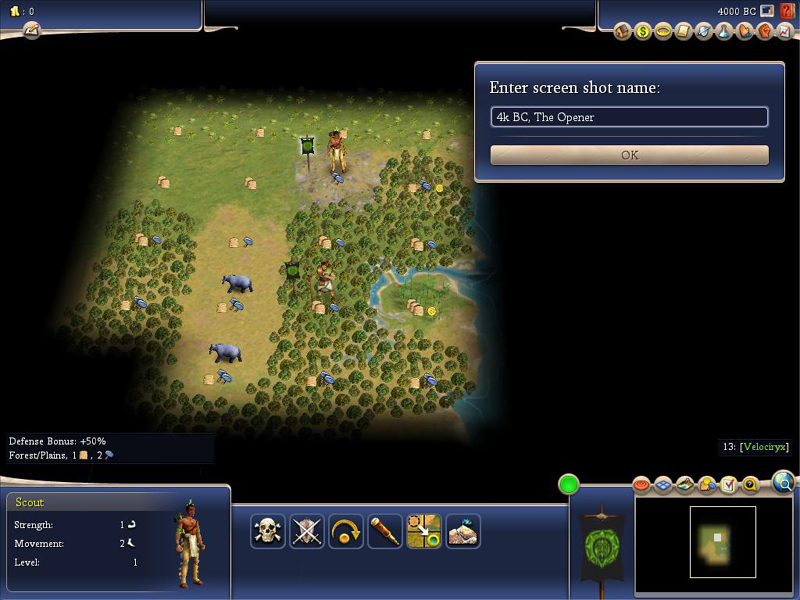The height and width of the screenshot is (600, 800).
Task: Delete the unit with the skull button
Action: (x=268, y=531)
